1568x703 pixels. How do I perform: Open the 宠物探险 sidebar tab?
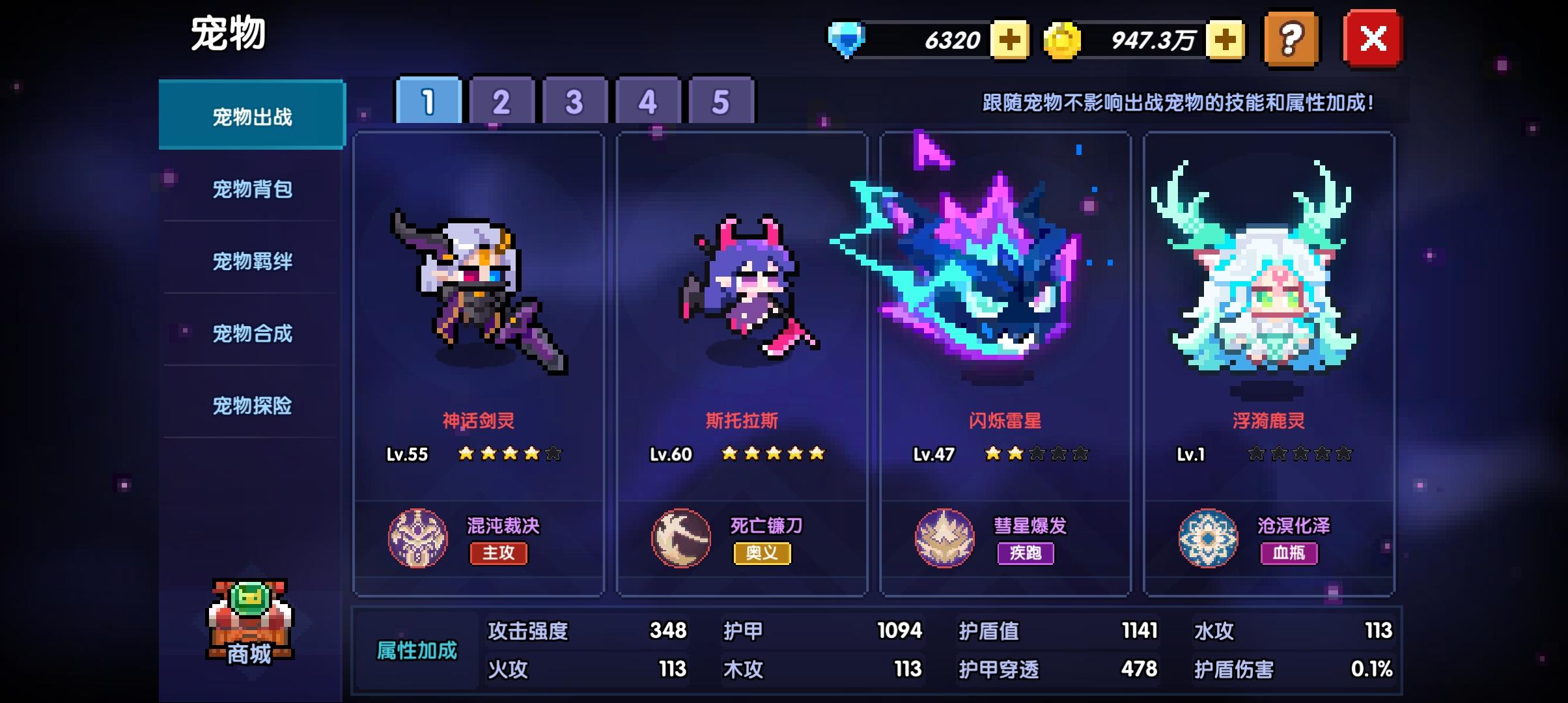253,406
